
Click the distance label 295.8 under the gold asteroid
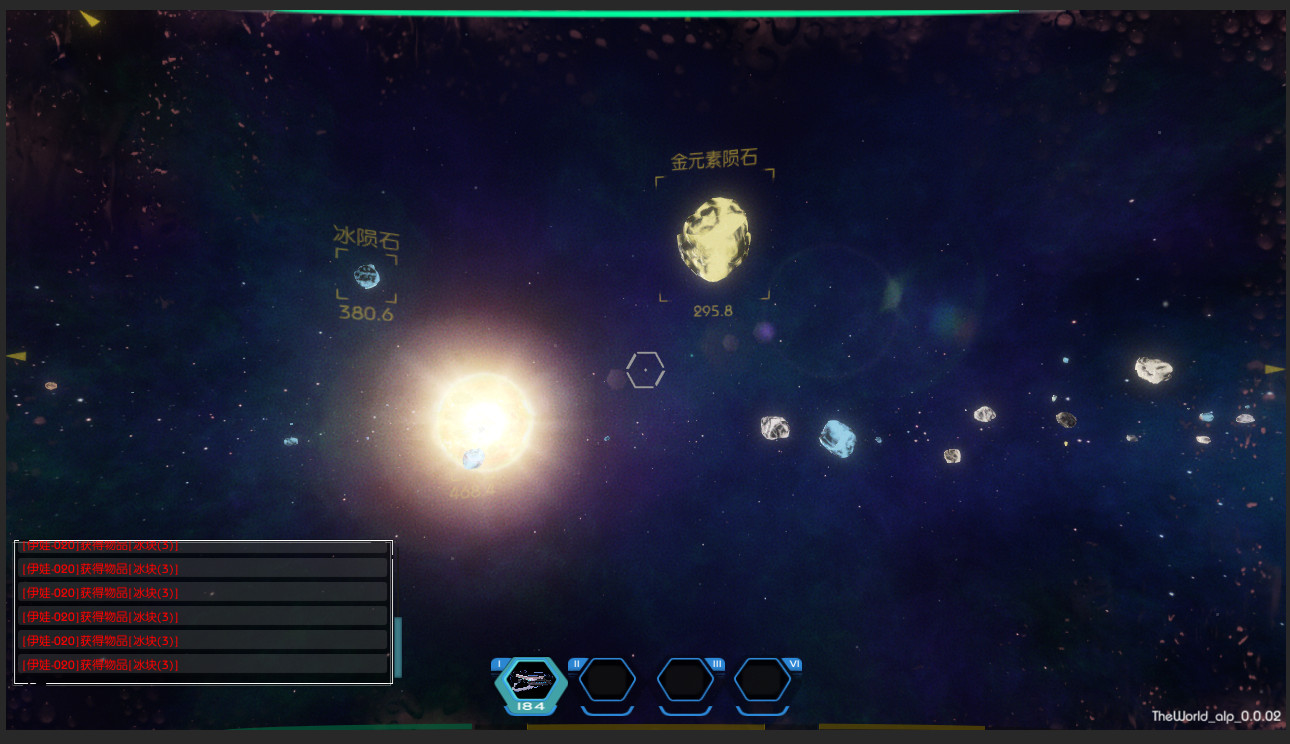pyautogui.click(x=712, y=310)
